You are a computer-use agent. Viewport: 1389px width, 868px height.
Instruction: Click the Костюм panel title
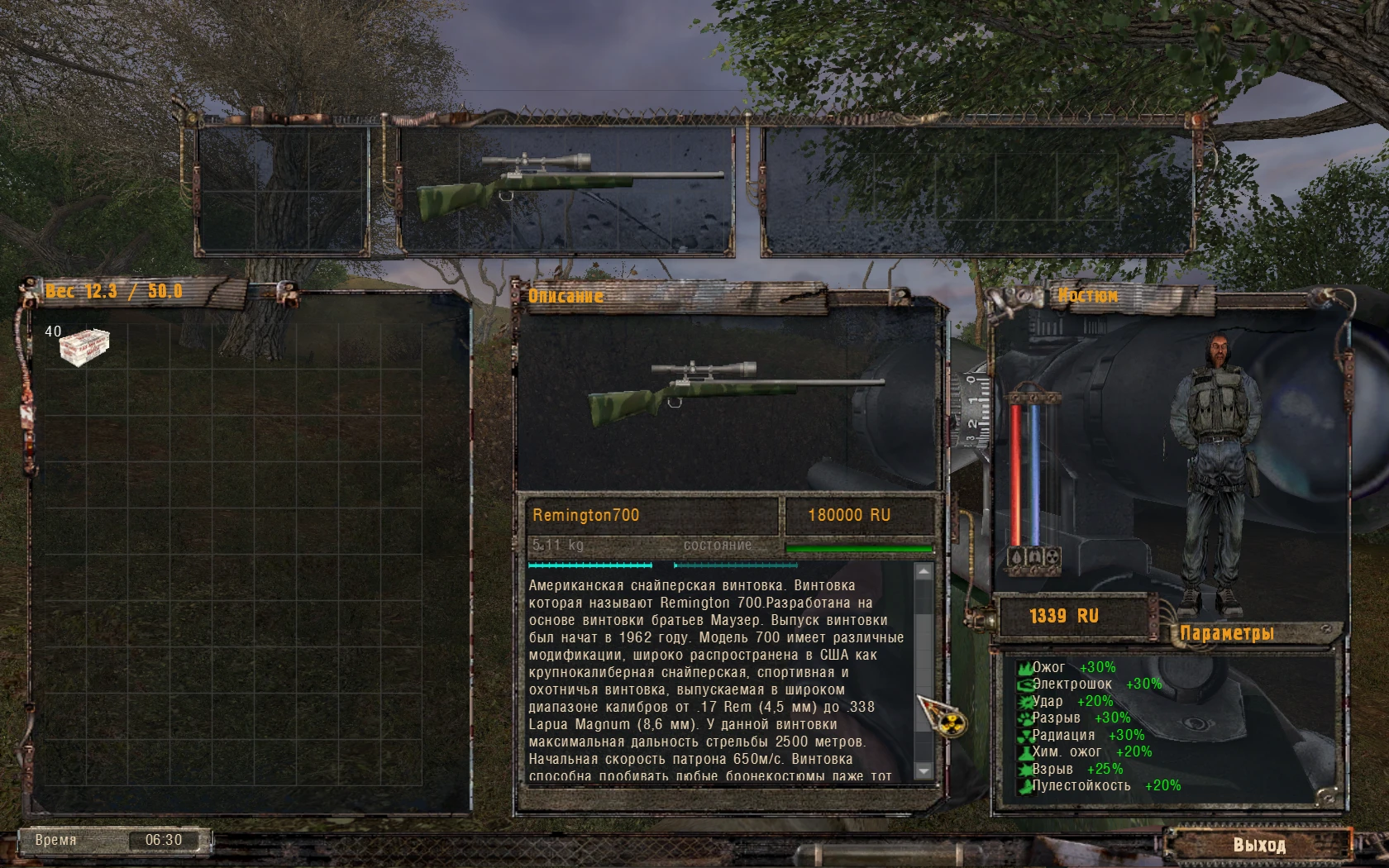(1087, 295)
